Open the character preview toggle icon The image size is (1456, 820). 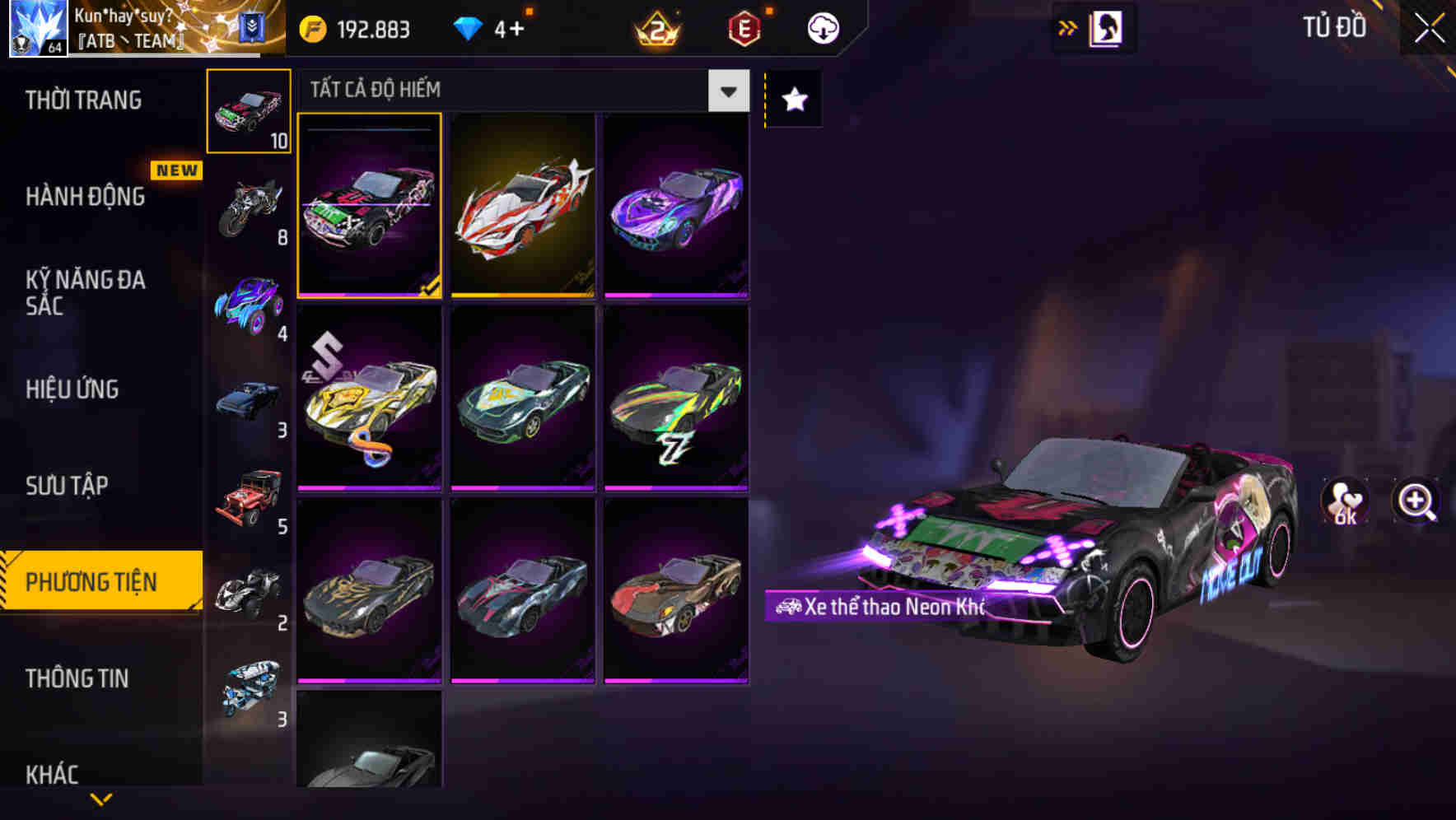[x=1104, y=27]
